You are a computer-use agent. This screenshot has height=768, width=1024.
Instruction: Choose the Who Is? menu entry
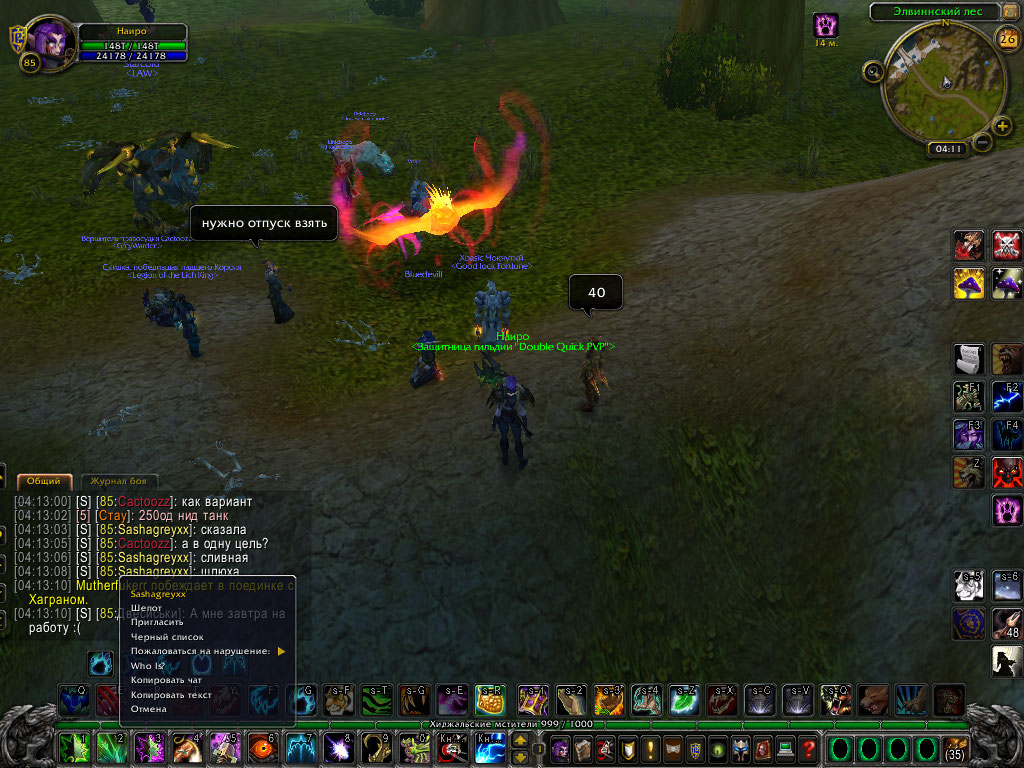pyautogui.click(x=148, y=665)
